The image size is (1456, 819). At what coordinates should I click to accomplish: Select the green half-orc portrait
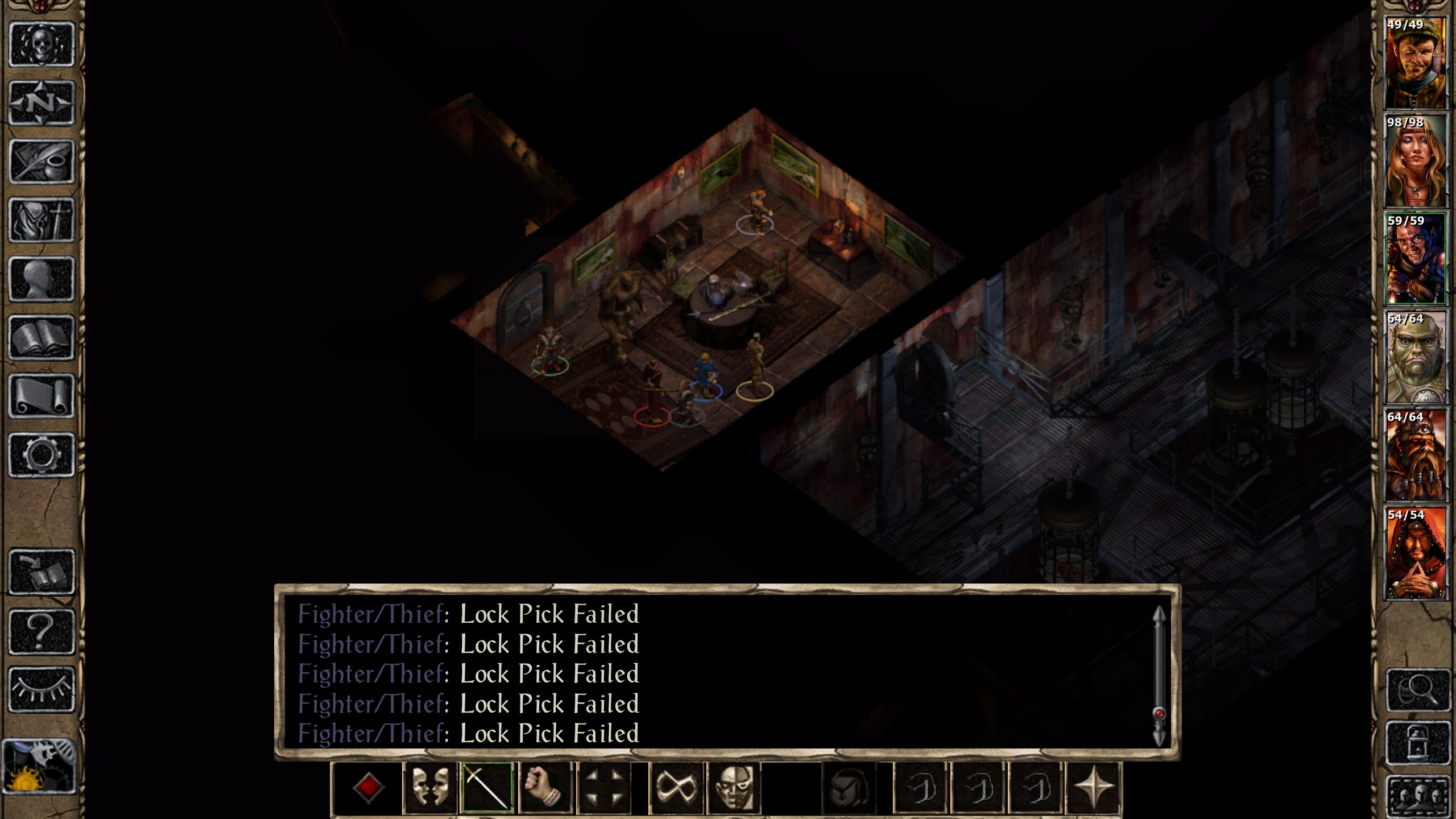(x=1415, y=357)
